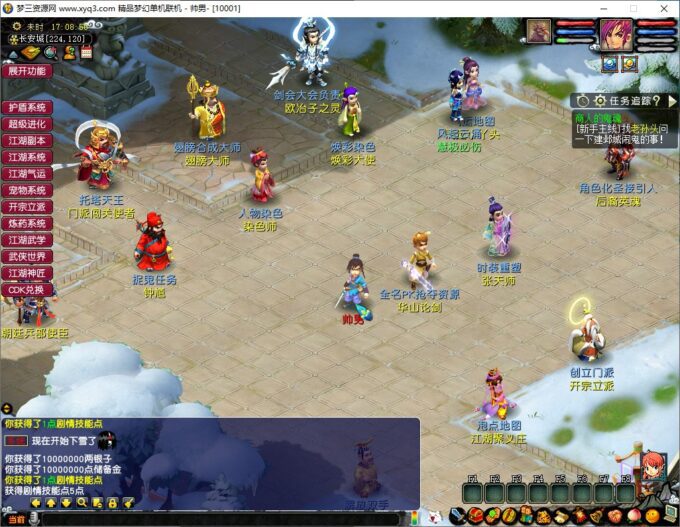Open the 护盾系统 shield system
The height and width of the screenshot is (527, 680).
[x=27, y=107]
